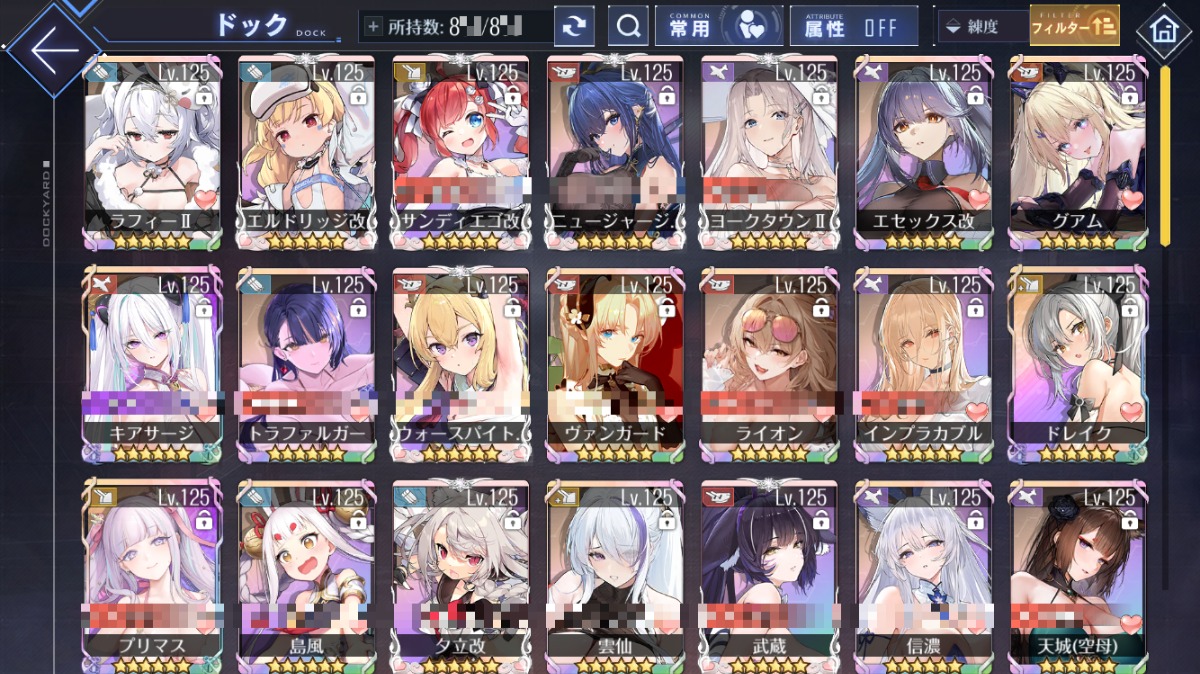The width and height of the screenshot is (1200, 674).
Task: Pick the キアサージ ship card
Action: point(152,362)
